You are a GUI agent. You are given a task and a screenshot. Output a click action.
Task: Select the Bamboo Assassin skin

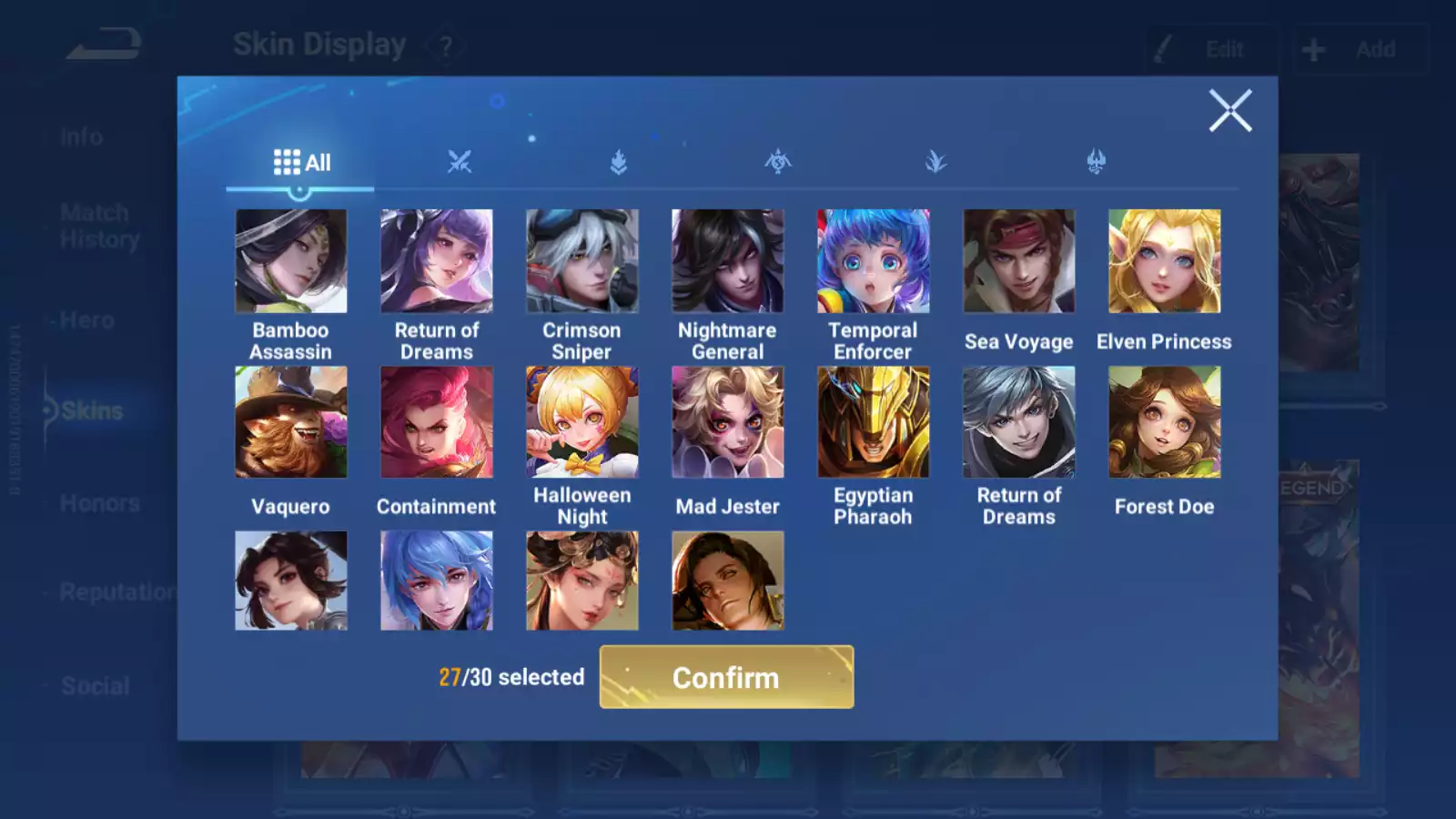coord(291,262)
